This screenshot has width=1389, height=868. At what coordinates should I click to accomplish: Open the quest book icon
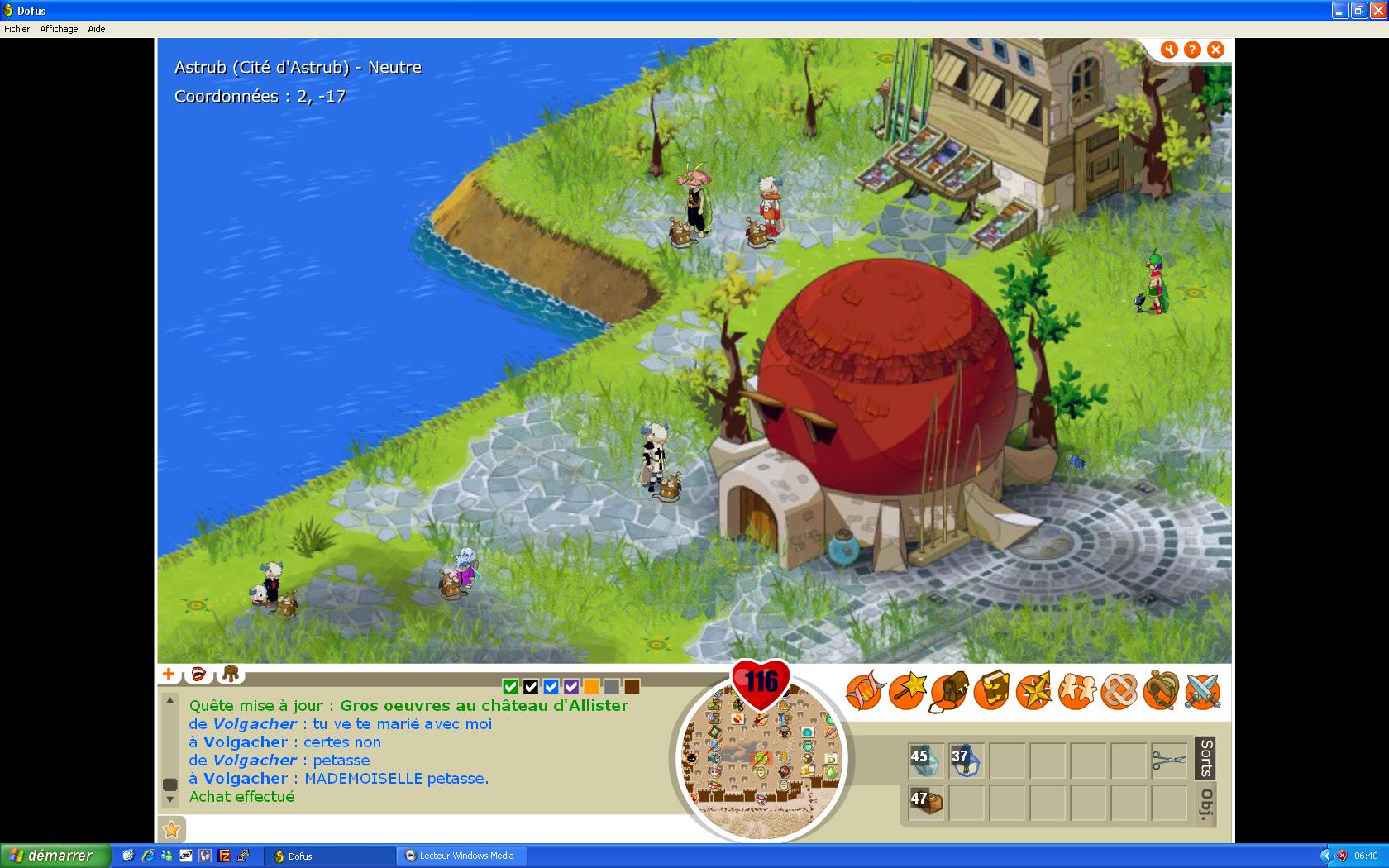pos(990,692)
